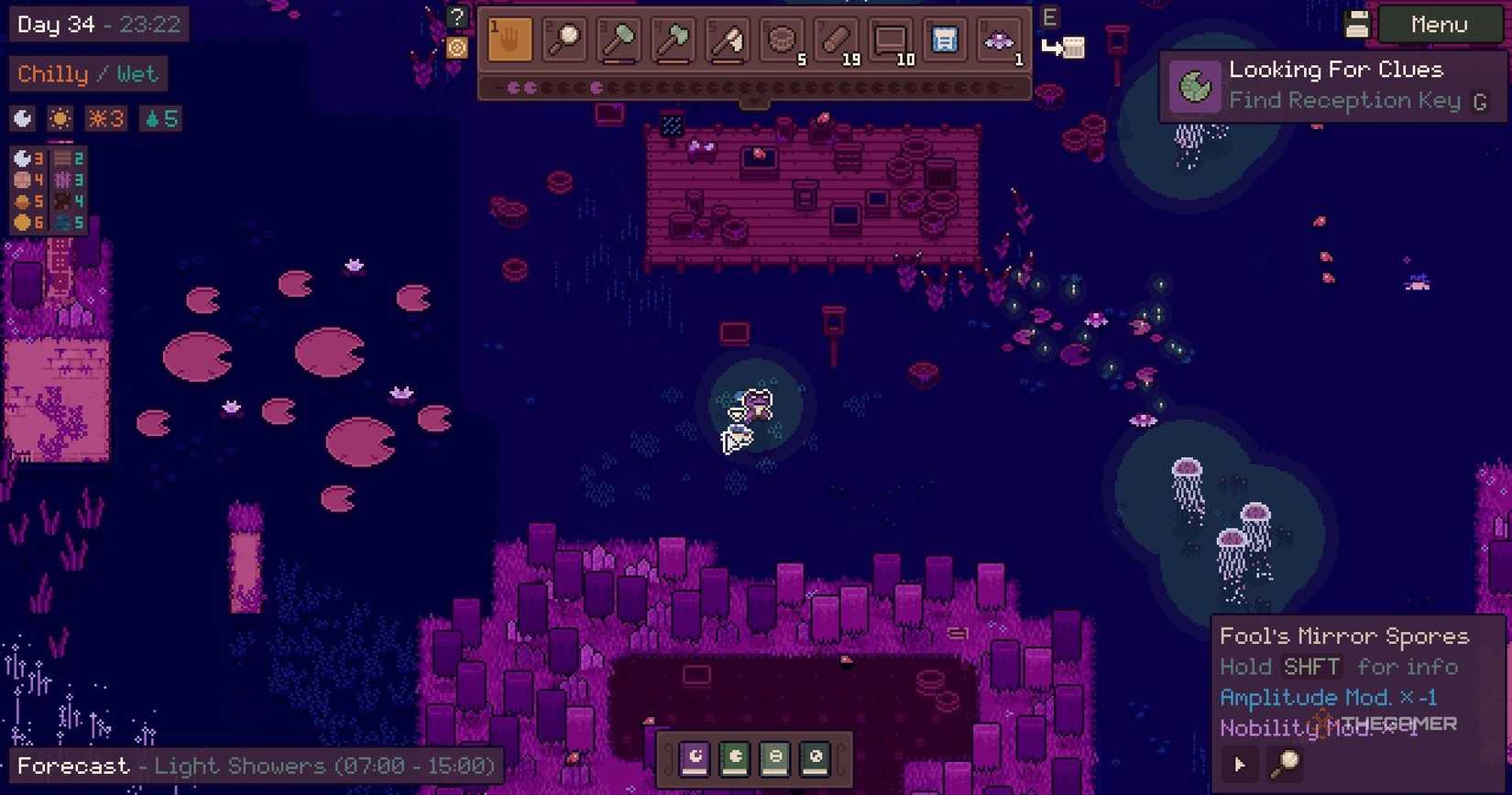Image resolution: width=1512 pixels, height=795 pixels.
Task: Select the Basket stack of 5
Action: [782, 41]
